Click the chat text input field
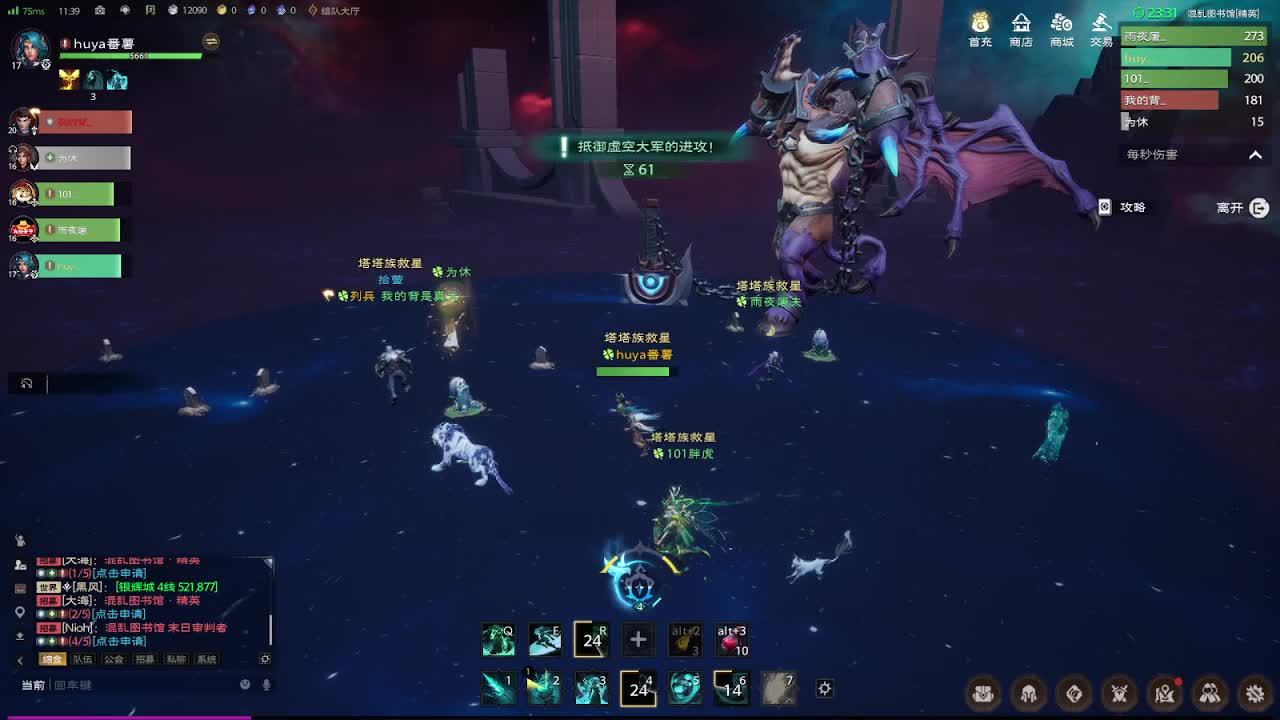The width and height of the screenshot is (1280, 720). tap(140, 685)
